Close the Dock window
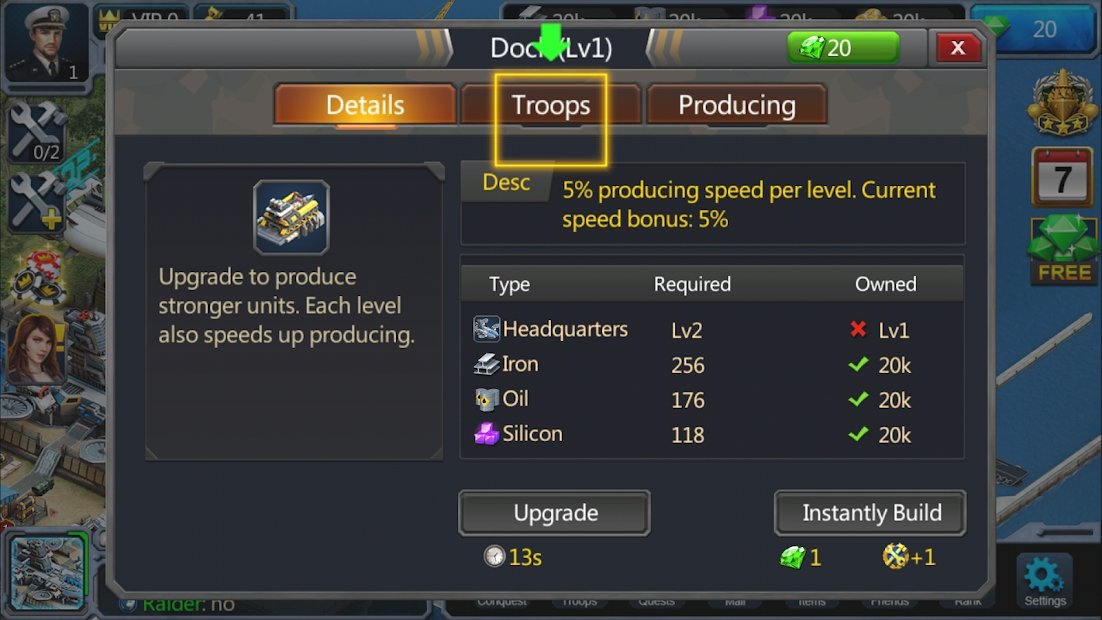The image size is (1102, 620). 957,47
